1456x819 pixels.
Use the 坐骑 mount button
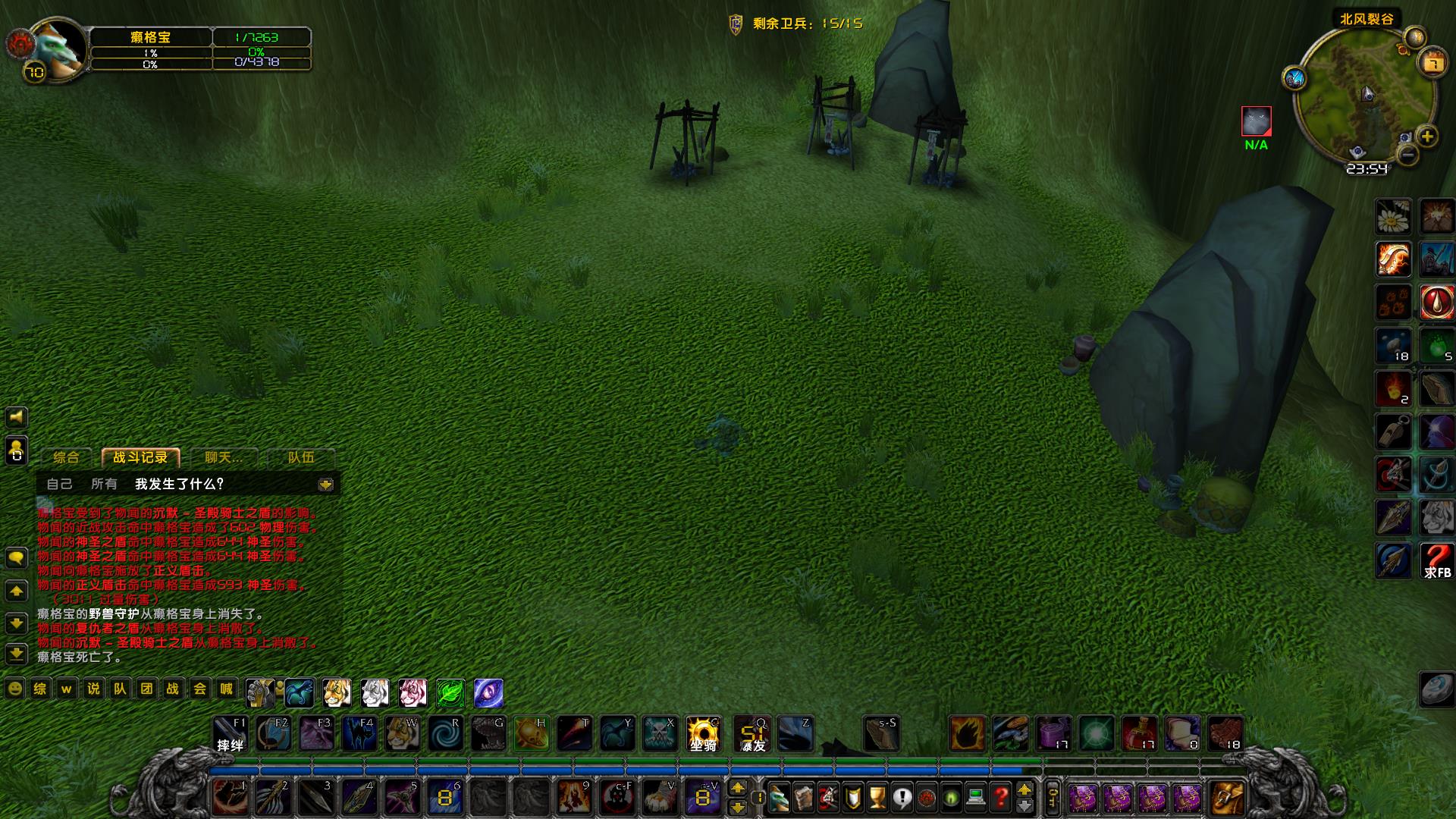tap(703, 734)
